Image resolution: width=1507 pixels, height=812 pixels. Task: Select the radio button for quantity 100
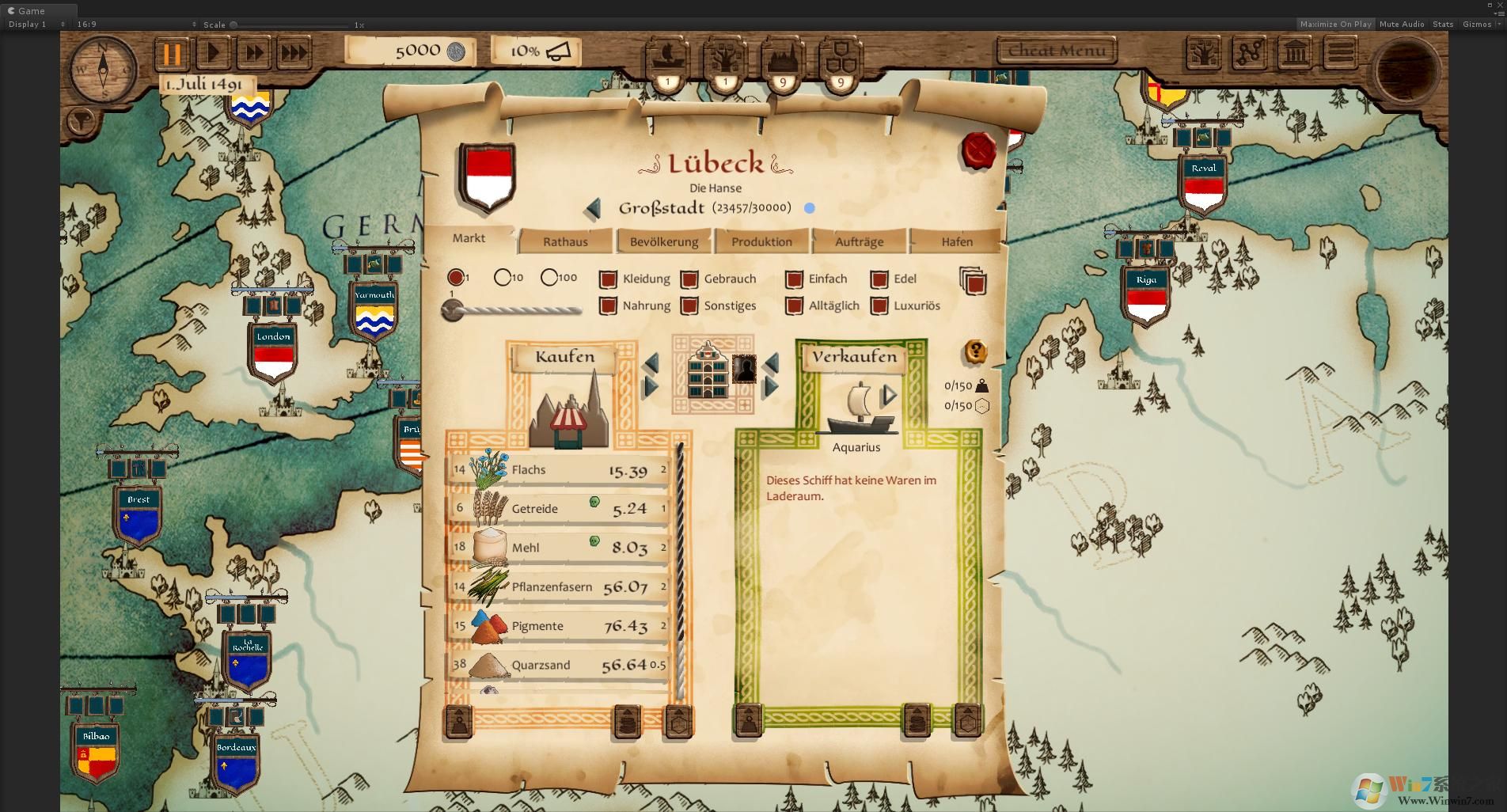point(550,277)
